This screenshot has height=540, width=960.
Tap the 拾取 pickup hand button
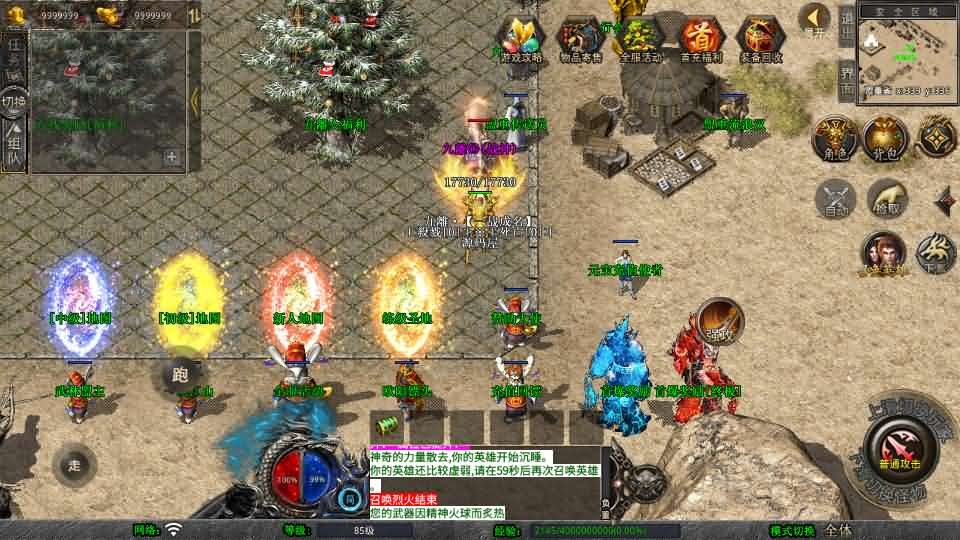coord(887,199)
